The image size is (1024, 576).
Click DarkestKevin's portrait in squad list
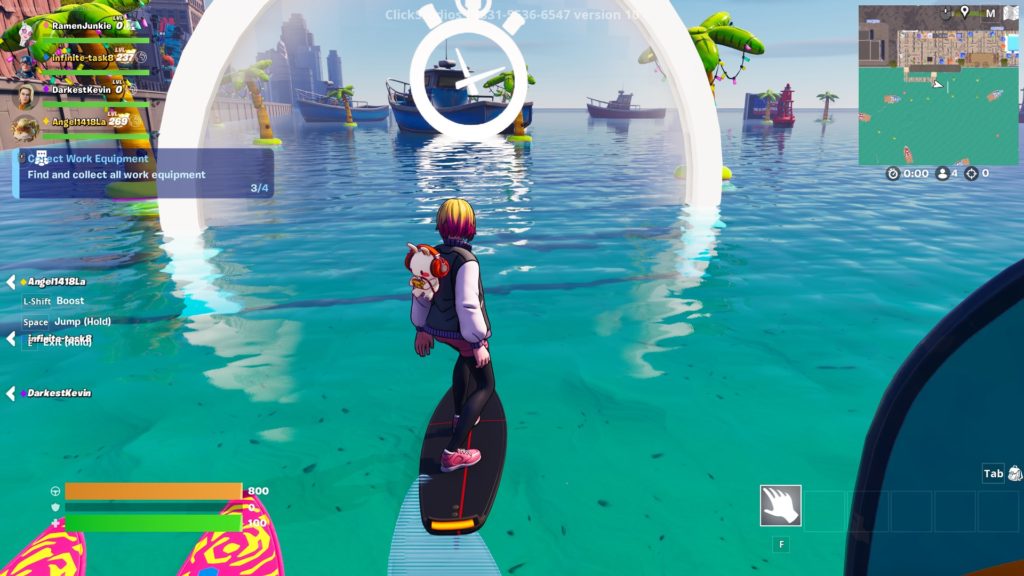tap(24, 96)
